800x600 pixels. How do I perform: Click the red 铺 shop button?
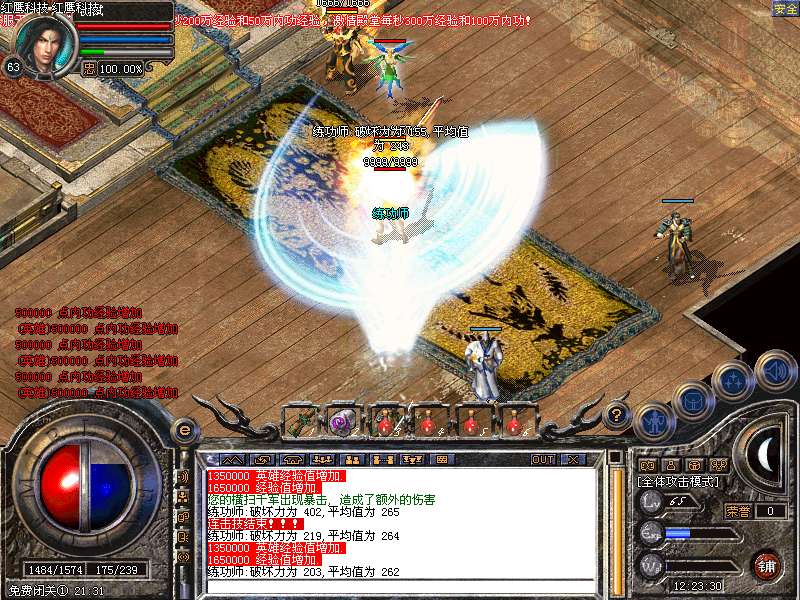[767, 564]
